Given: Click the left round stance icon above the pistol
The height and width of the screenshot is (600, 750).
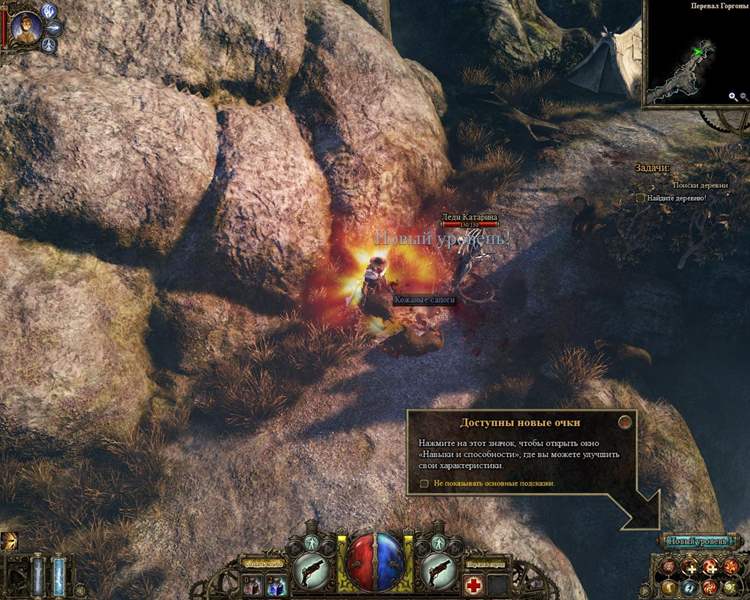Looking at the screenshot, I should click(x=309, y=544).
